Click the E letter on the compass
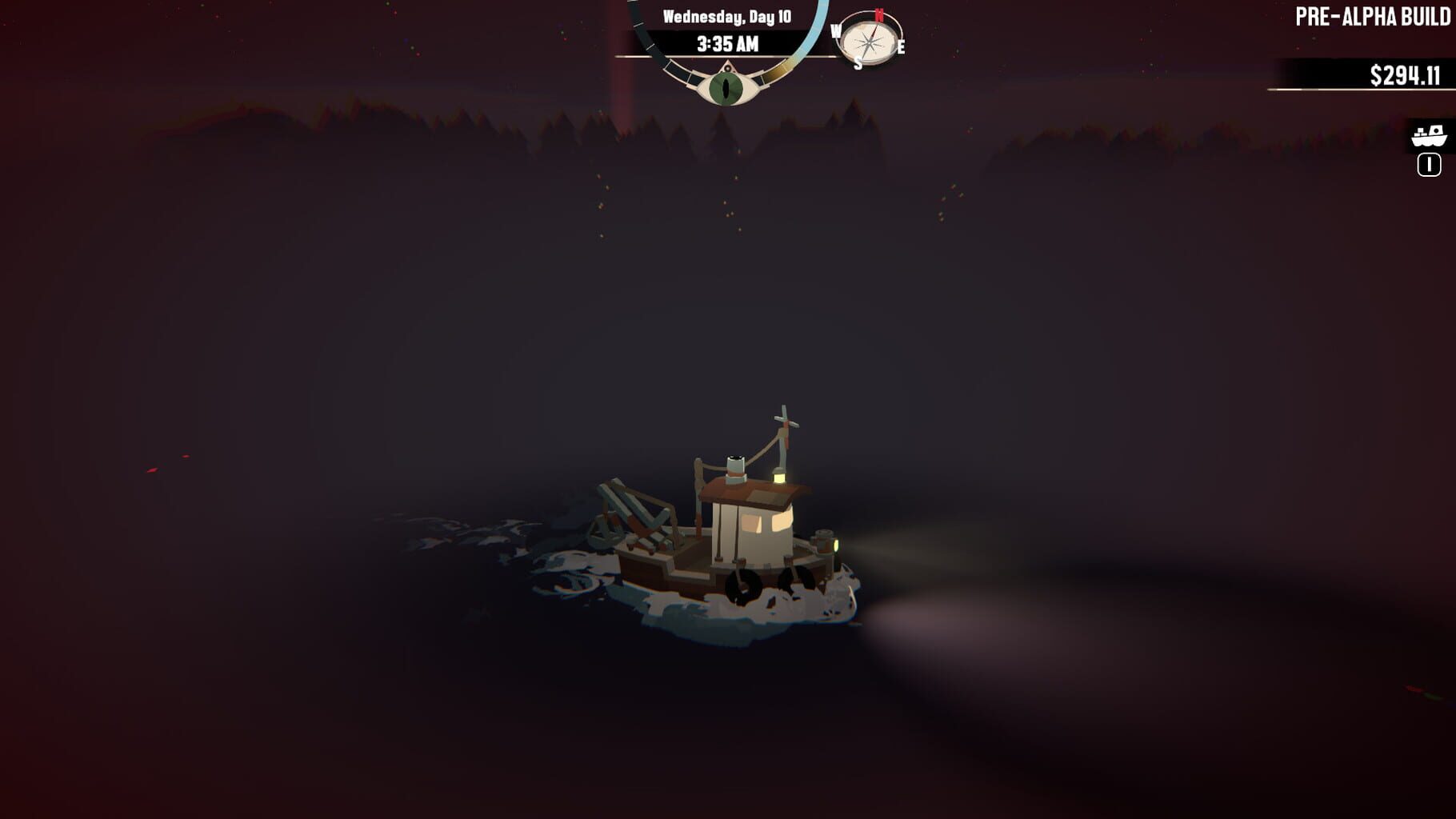This screenshot has height=819, width=1456. coord(901,46)
